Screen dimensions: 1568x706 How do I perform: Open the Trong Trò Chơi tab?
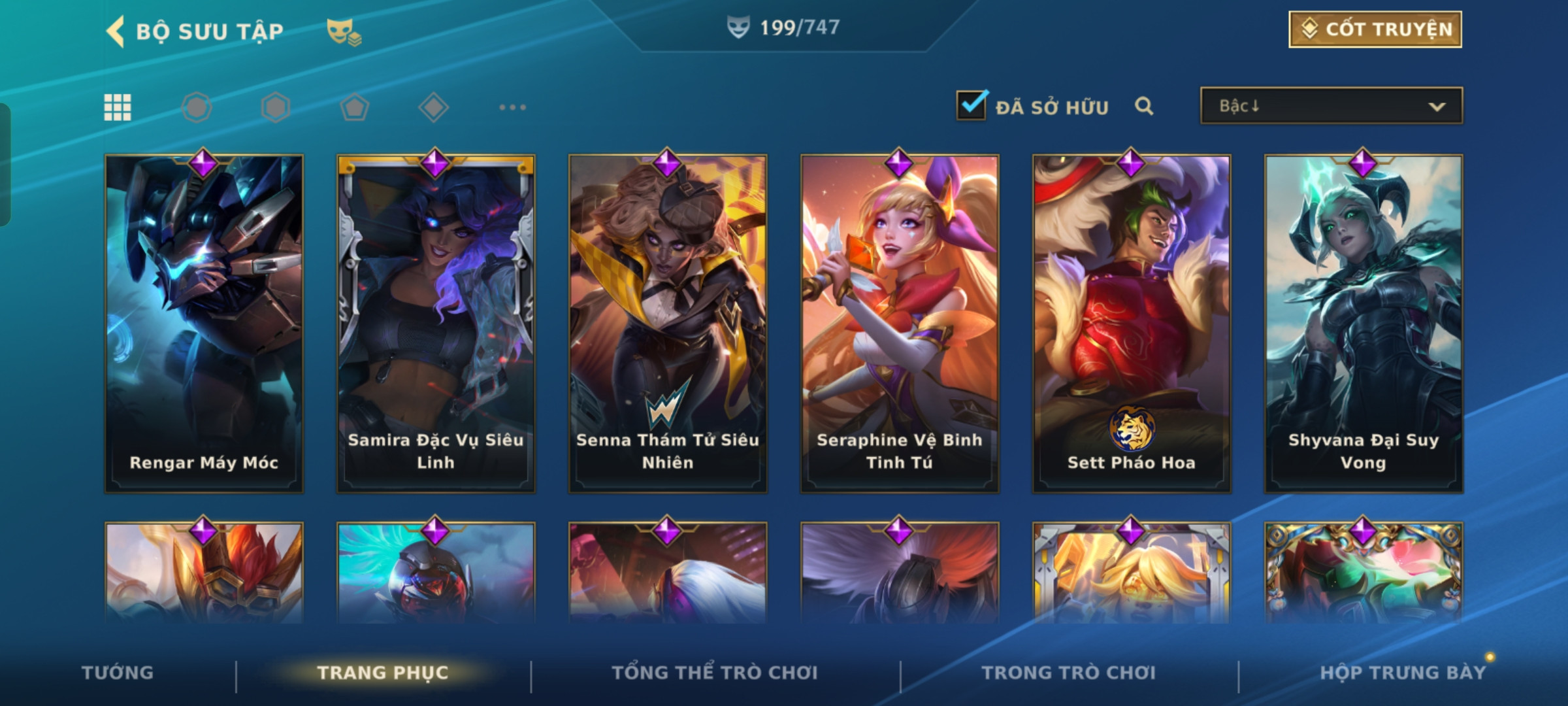[1069, 673]
